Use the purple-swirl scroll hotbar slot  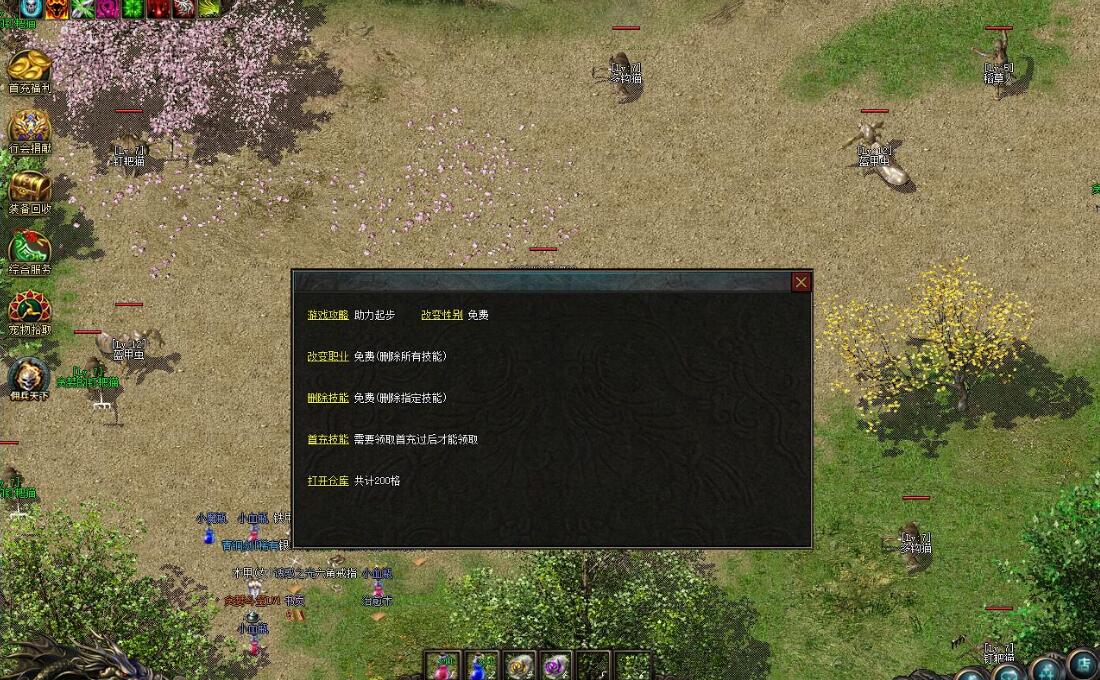click(x=556, y=666)
